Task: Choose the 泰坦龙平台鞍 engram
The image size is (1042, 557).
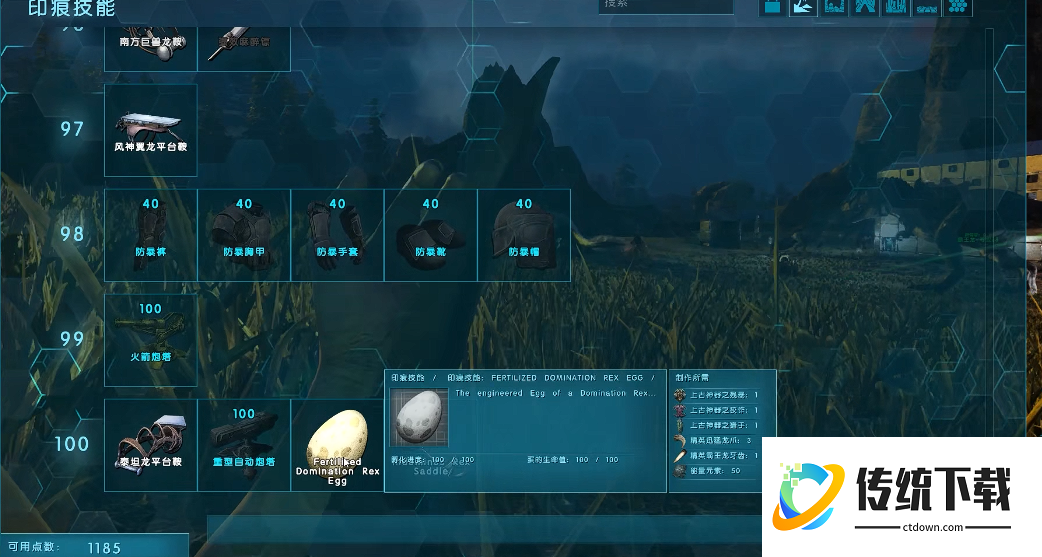Action: click(x=151, y=445)
